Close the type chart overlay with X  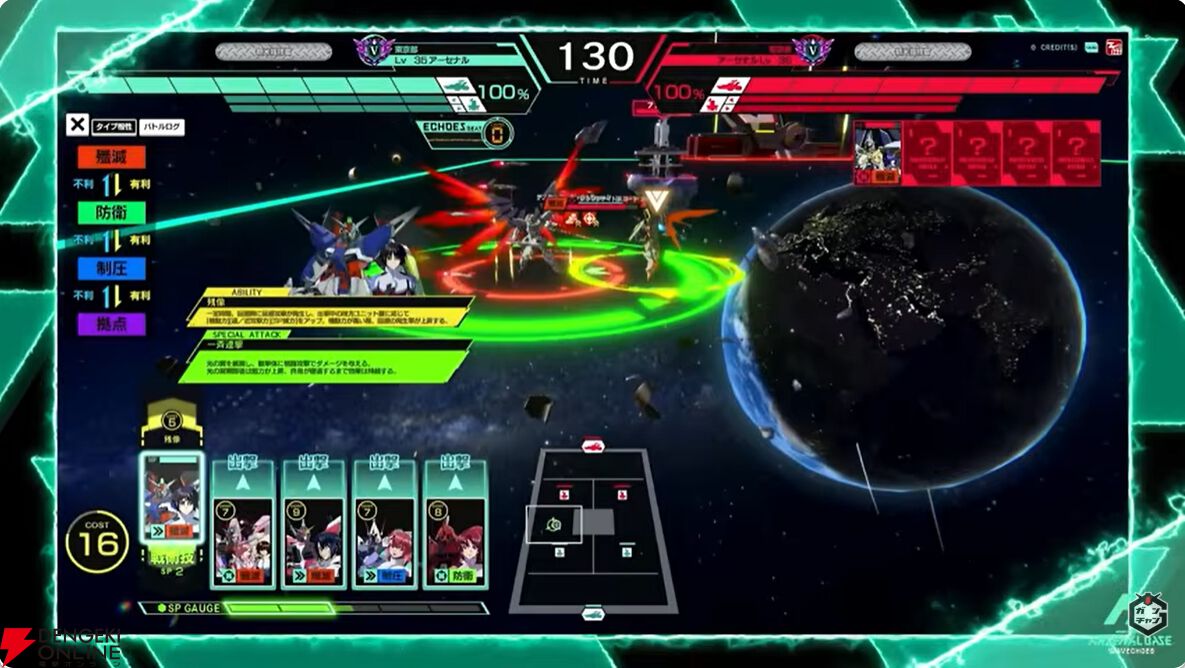(77, 125)
